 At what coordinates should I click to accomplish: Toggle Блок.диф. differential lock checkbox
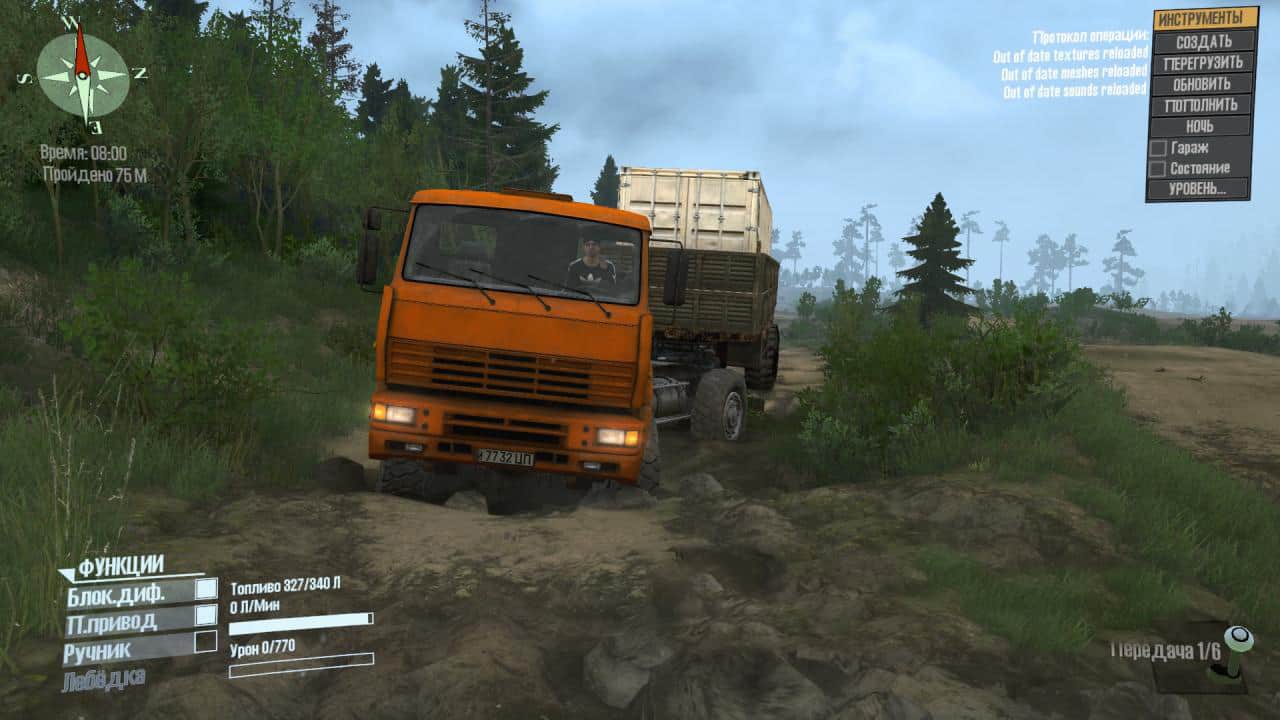tap(206, 589)
